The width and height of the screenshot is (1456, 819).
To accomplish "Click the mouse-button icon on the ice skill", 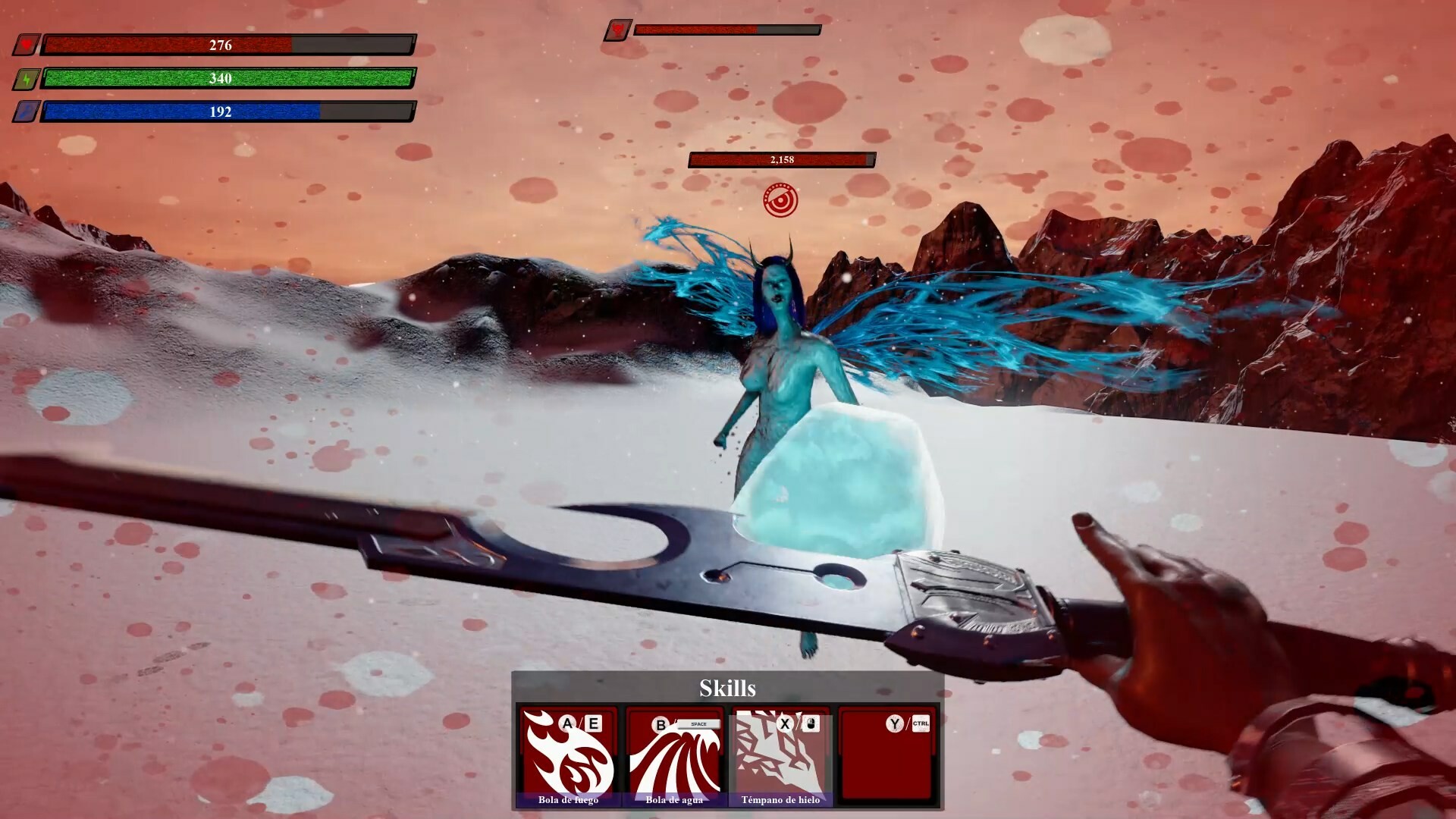I will click(813, 723).
